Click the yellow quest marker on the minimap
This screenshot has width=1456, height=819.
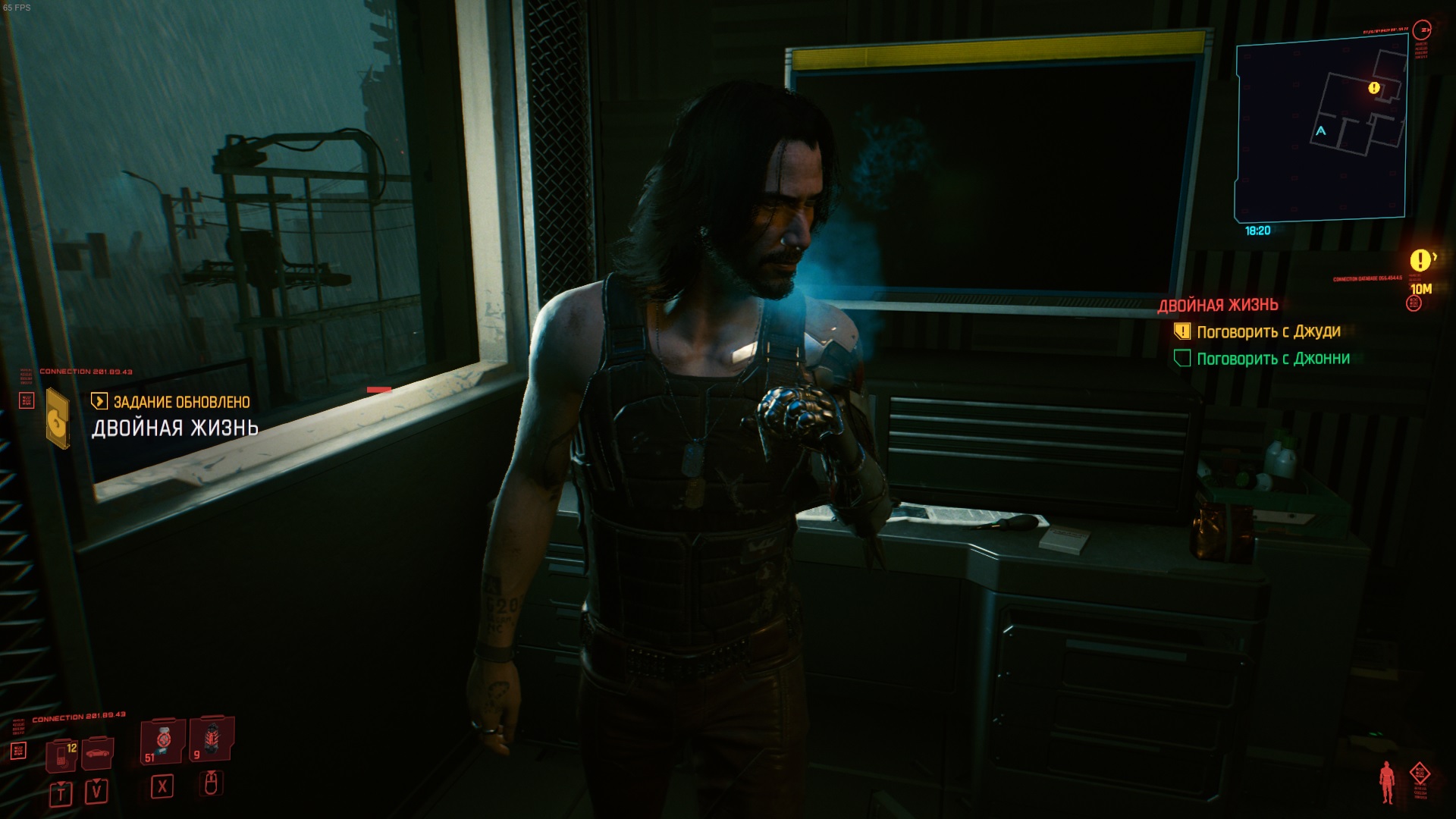[1374, 88]
